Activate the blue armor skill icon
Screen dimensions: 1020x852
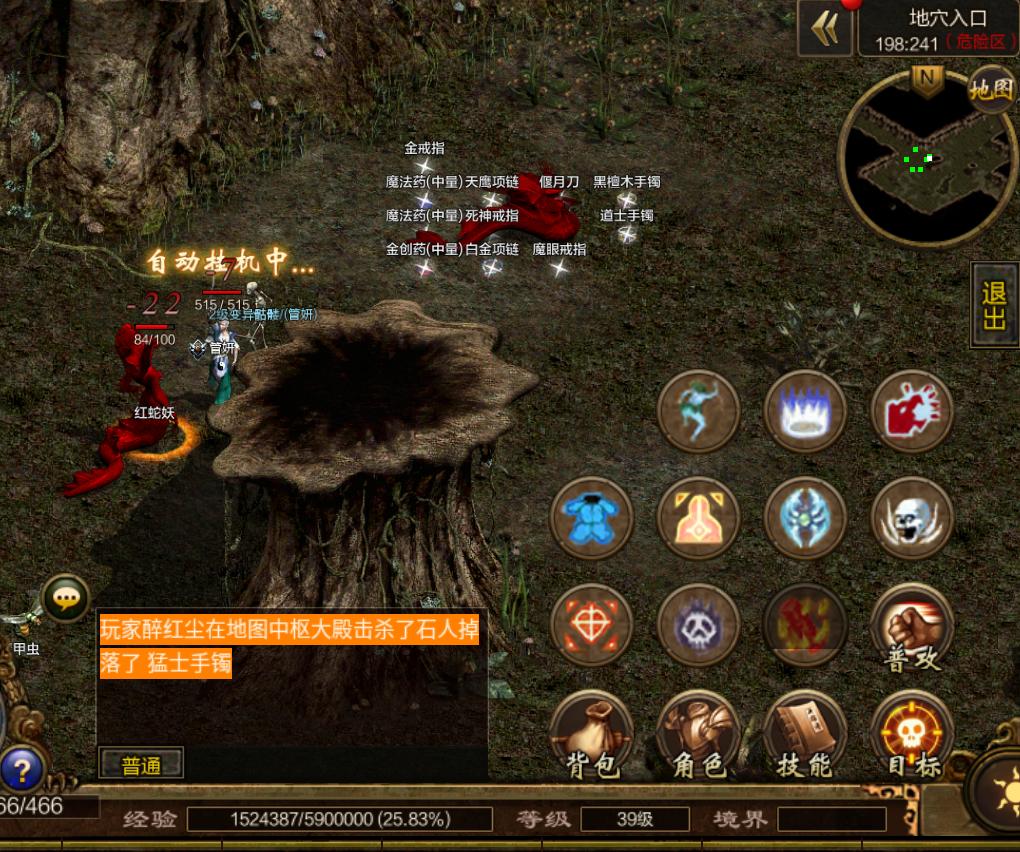click(592, 519)
